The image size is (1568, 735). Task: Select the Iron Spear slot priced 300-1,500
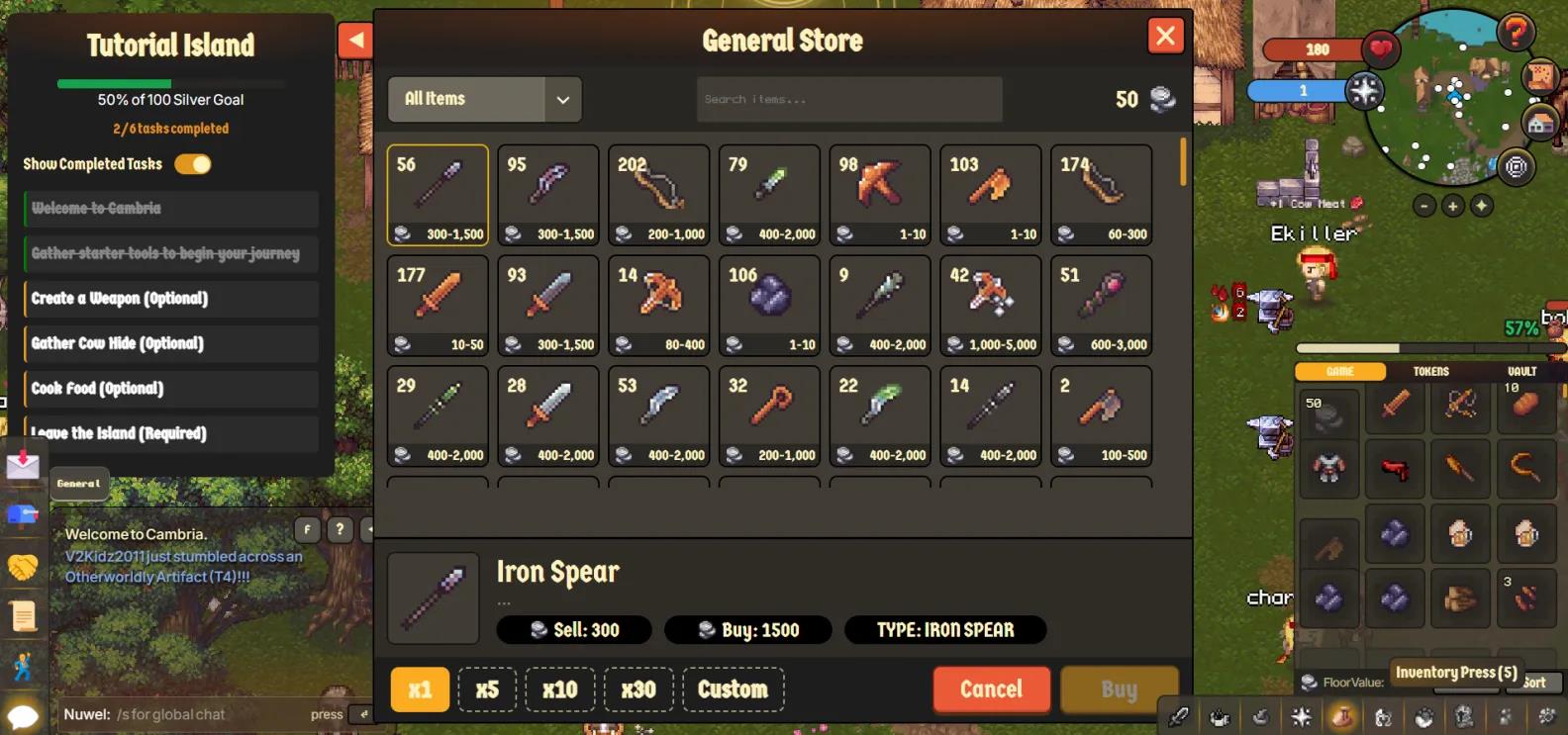[x=438, y=195]
